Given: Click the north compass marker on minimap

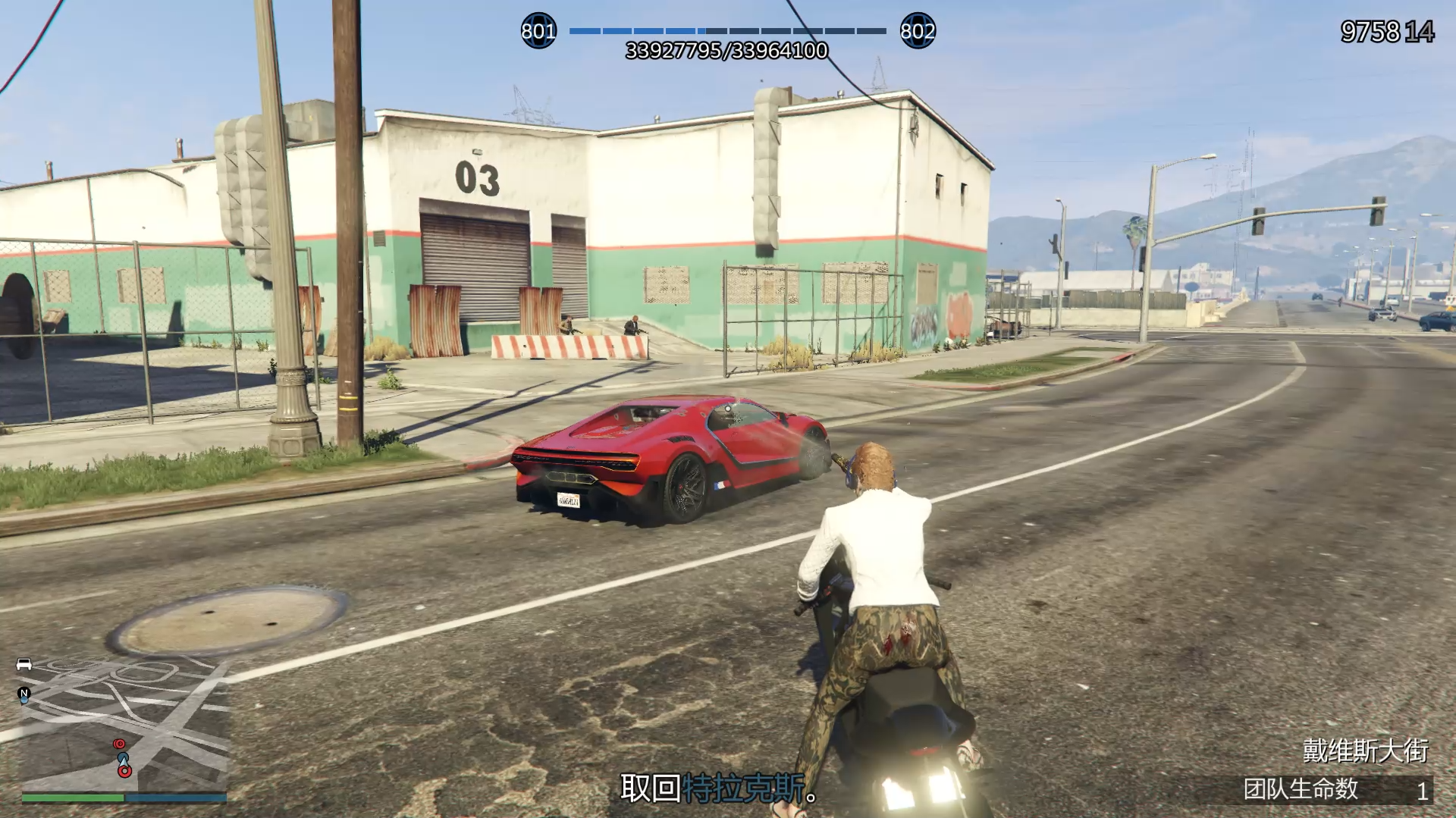Looking at the screenshot, I should tap(24, 693).
